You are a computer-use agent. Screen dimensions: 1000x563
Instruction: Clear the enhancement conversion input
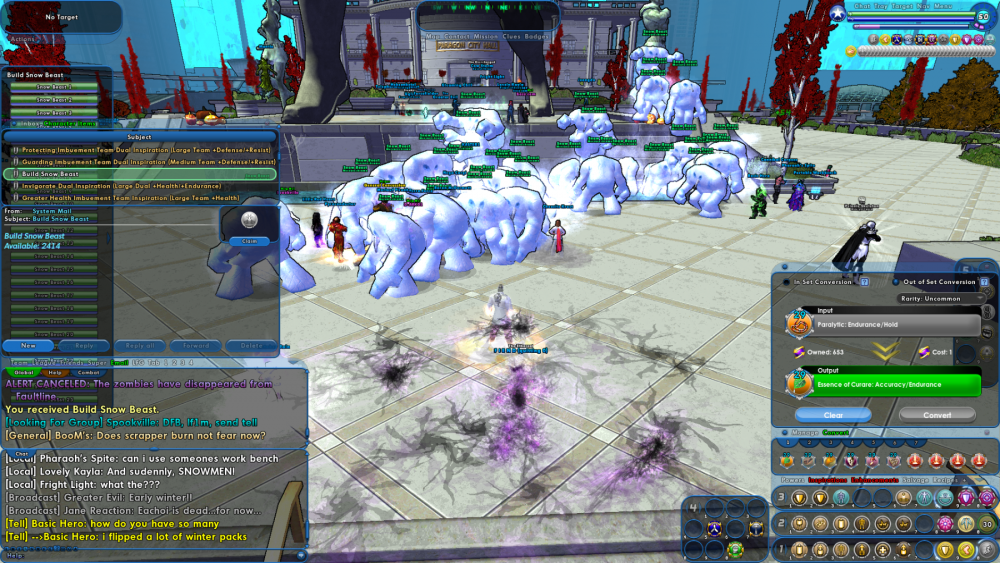[x=833, y=414]
